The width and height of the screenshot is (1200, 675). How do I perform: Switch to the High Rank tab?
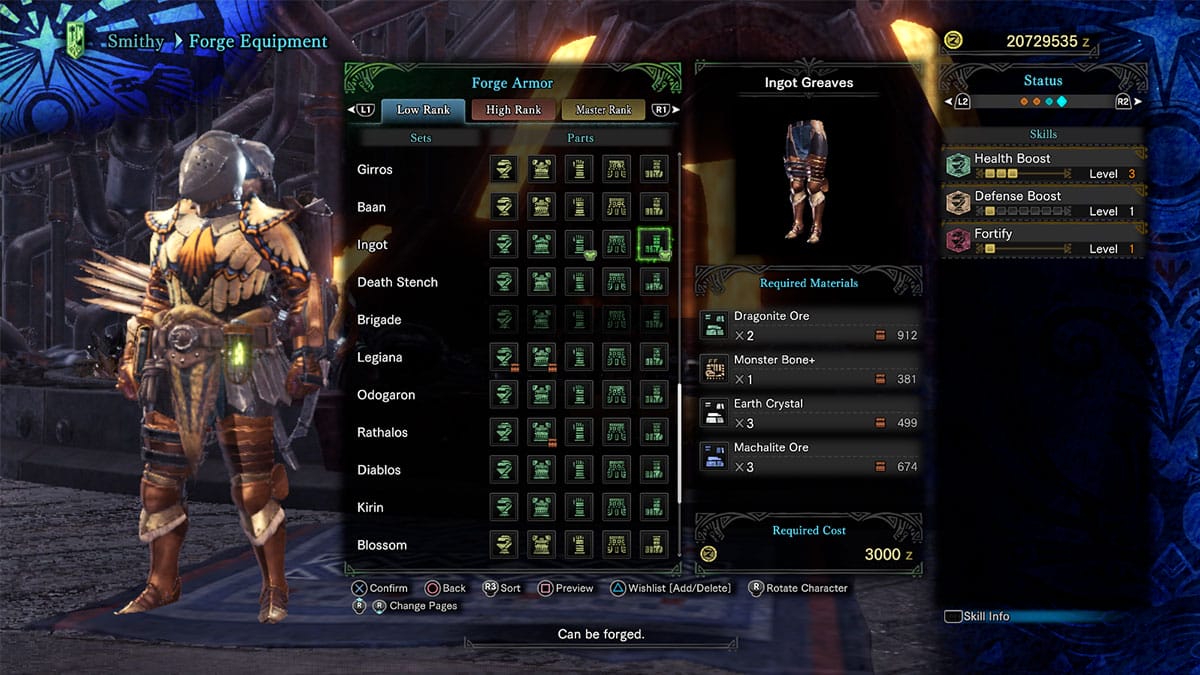pos(513,110)
